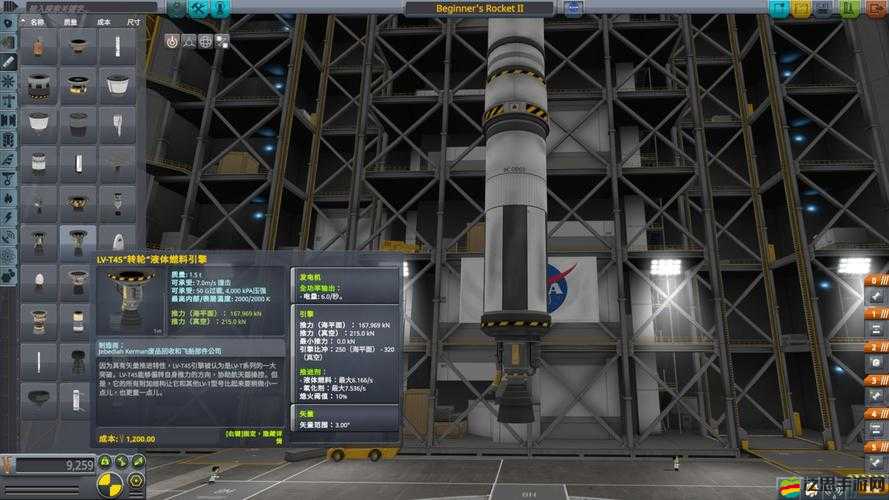889x500 pixels.
Task: Sort parts by cost (成本)
Action: tap(101, 21)
